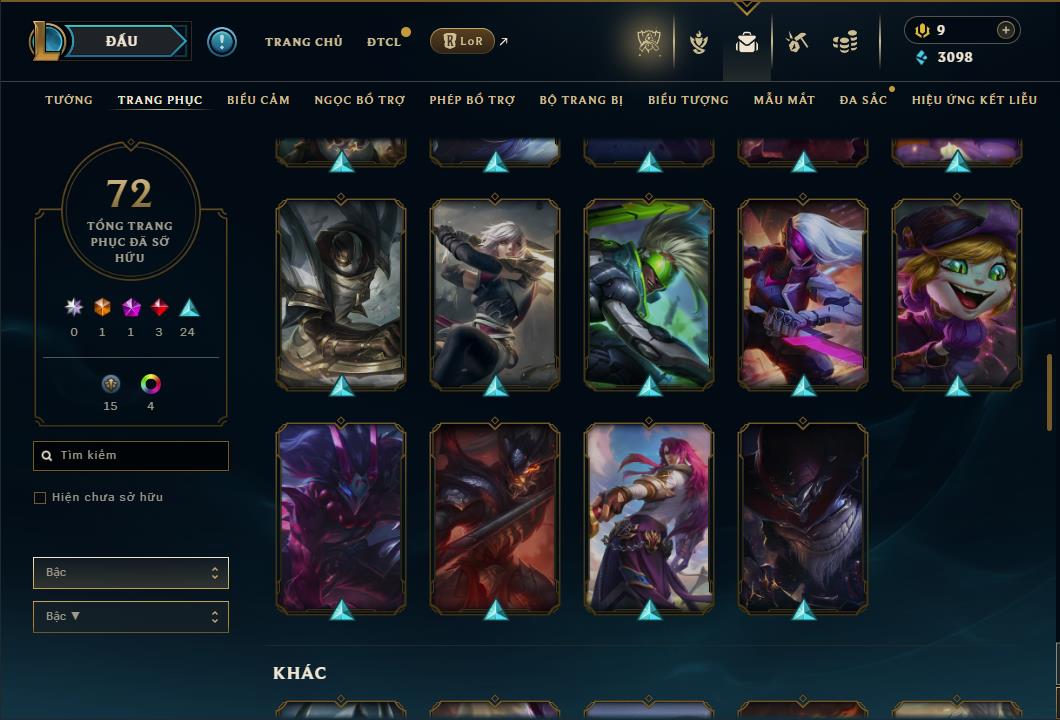The width and height of the screenshot is (1060, 720).
Task: Open the TRANG CHỦ home page
Action: coord(303,42)
